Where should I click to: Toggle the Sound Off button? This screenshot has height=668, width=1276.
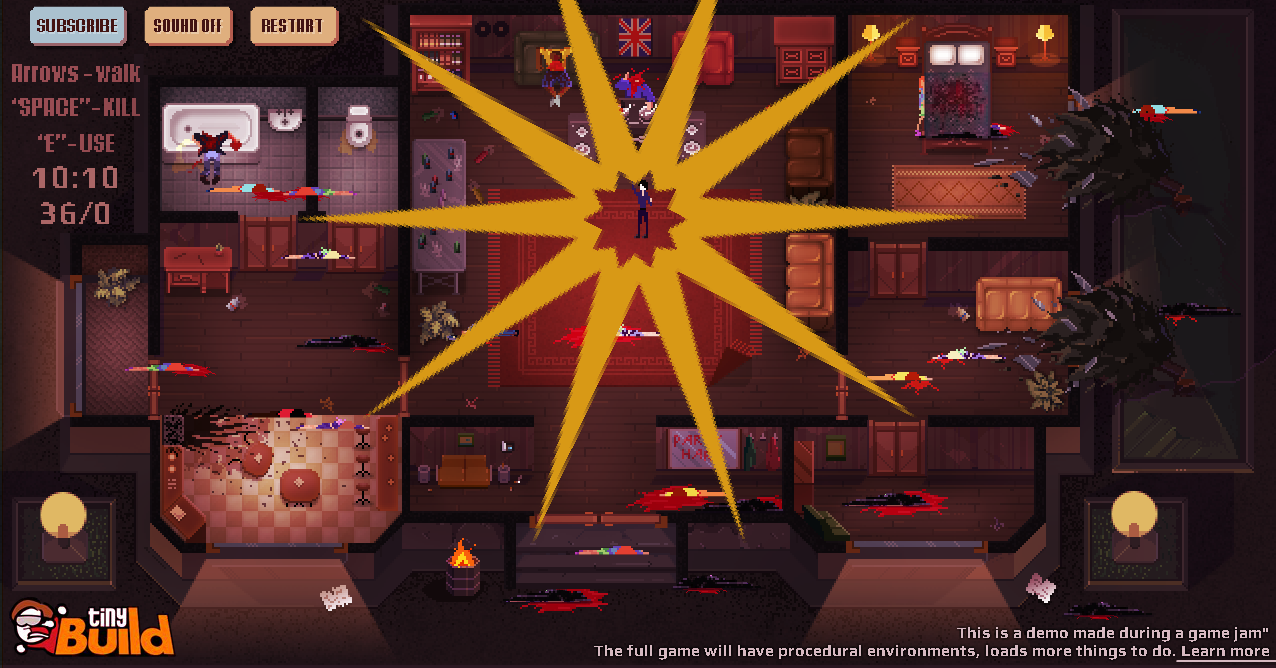188,26
